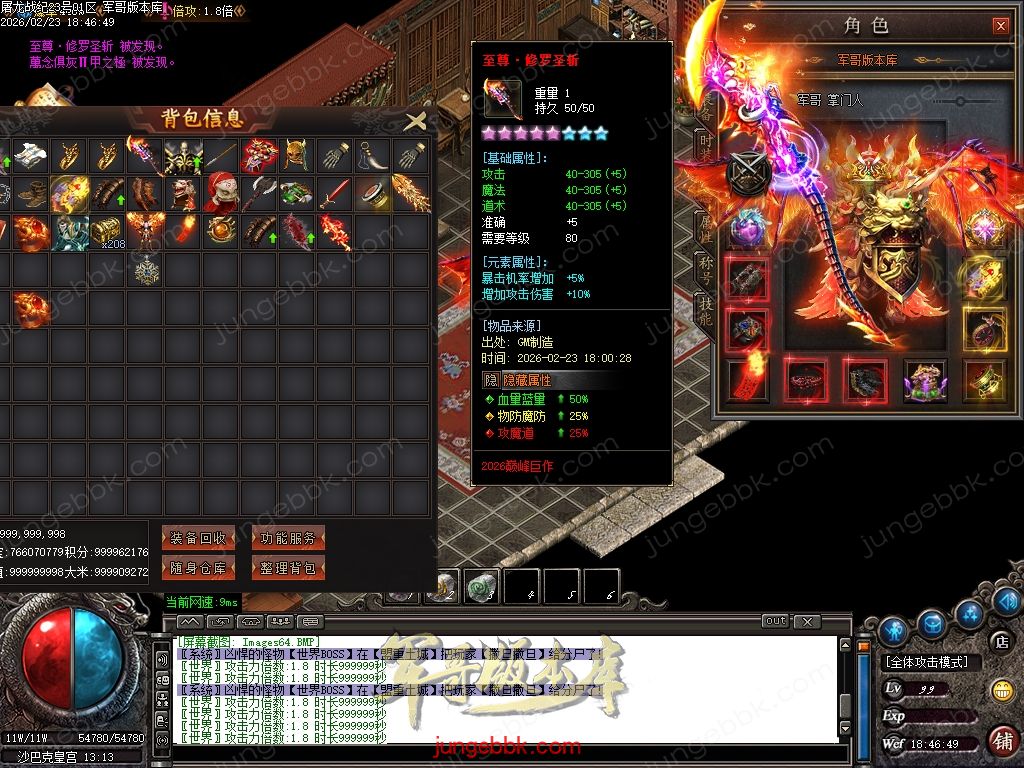Select the double-bladed battle axe item
Viewport: 1024px width, 768px height.
[258, 193]
